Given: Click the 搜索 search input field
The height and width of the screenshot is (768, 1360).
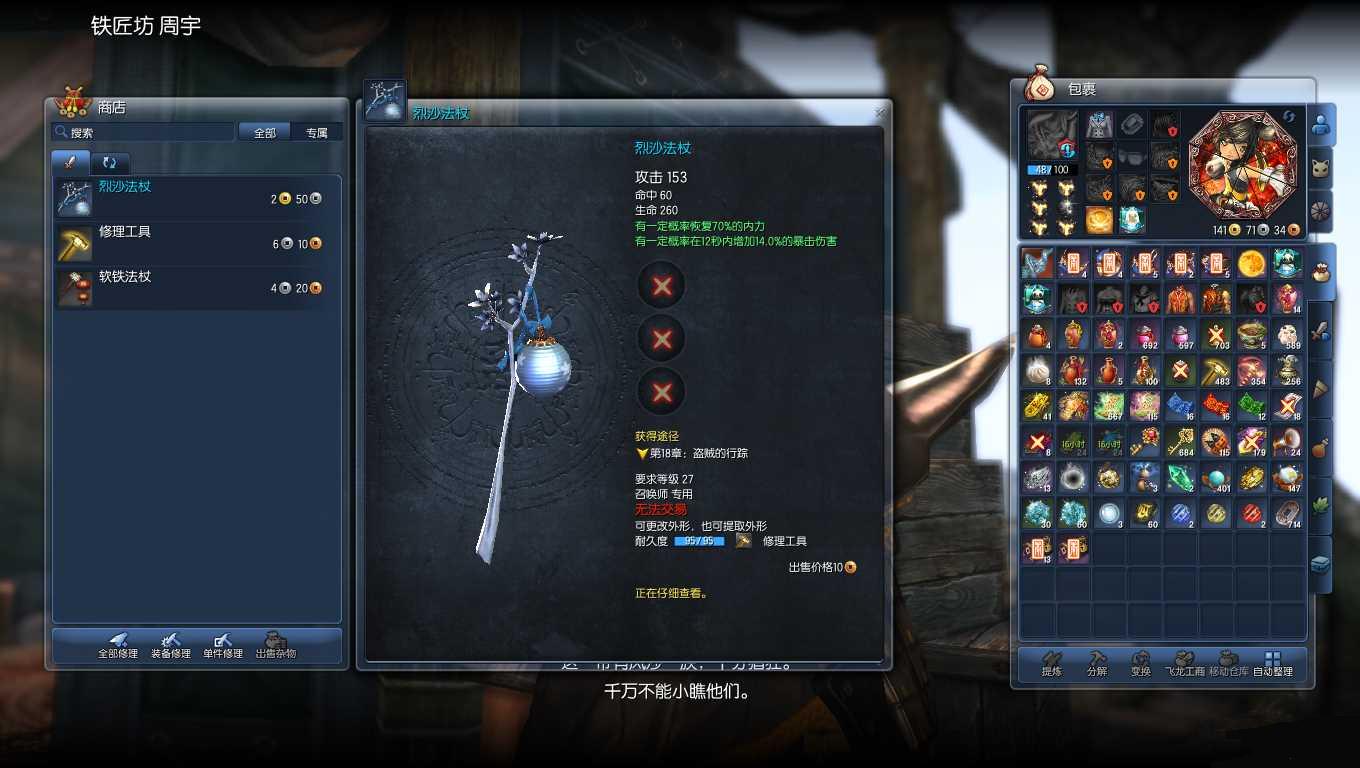Looking at the screenshot, I should coord(143,131).
